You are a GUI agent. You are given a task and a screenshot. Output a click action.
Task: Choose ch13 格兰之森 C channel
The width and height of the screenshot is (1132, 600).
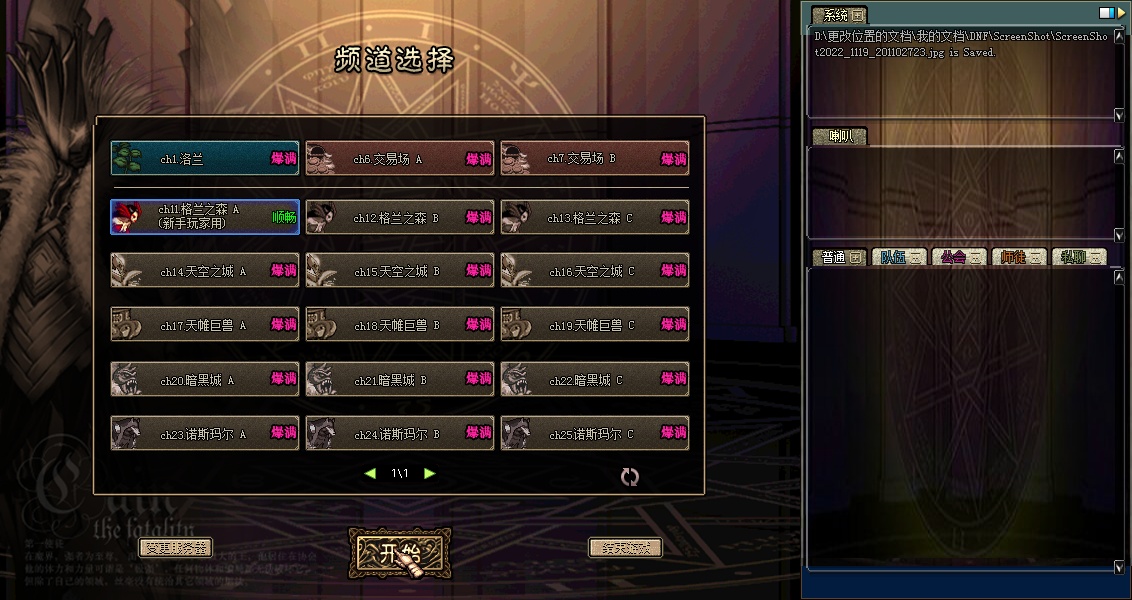coord(595,217)
